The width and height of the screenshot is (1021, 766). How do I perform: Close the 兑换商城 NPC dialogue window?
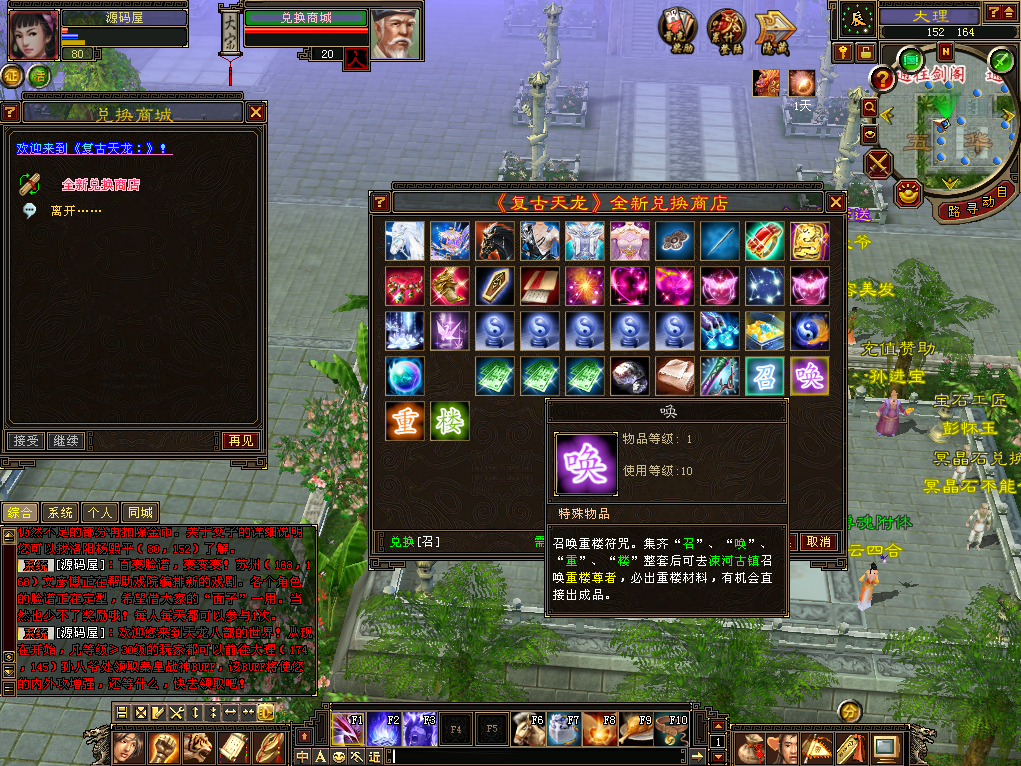click(256, 113)
